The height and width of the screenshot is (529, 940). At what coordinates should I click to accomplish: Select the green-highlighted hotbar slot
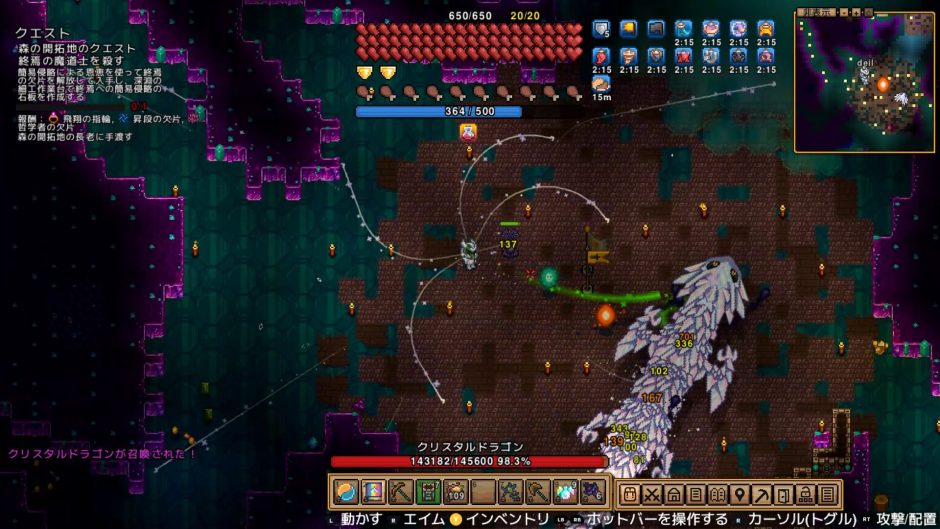tap(428, 492)
